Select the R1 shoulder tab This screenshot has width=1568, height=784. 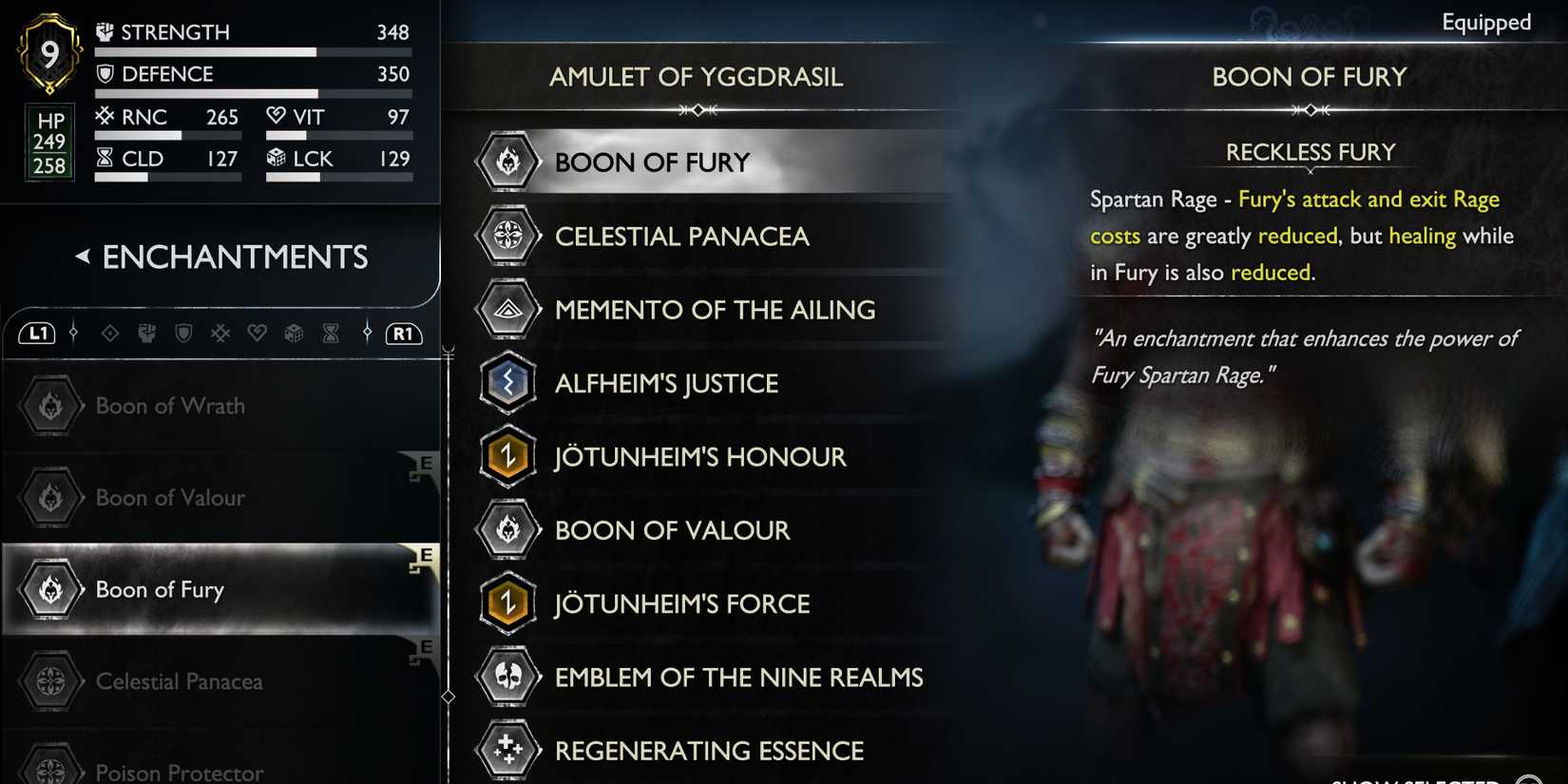pos(402,334)
